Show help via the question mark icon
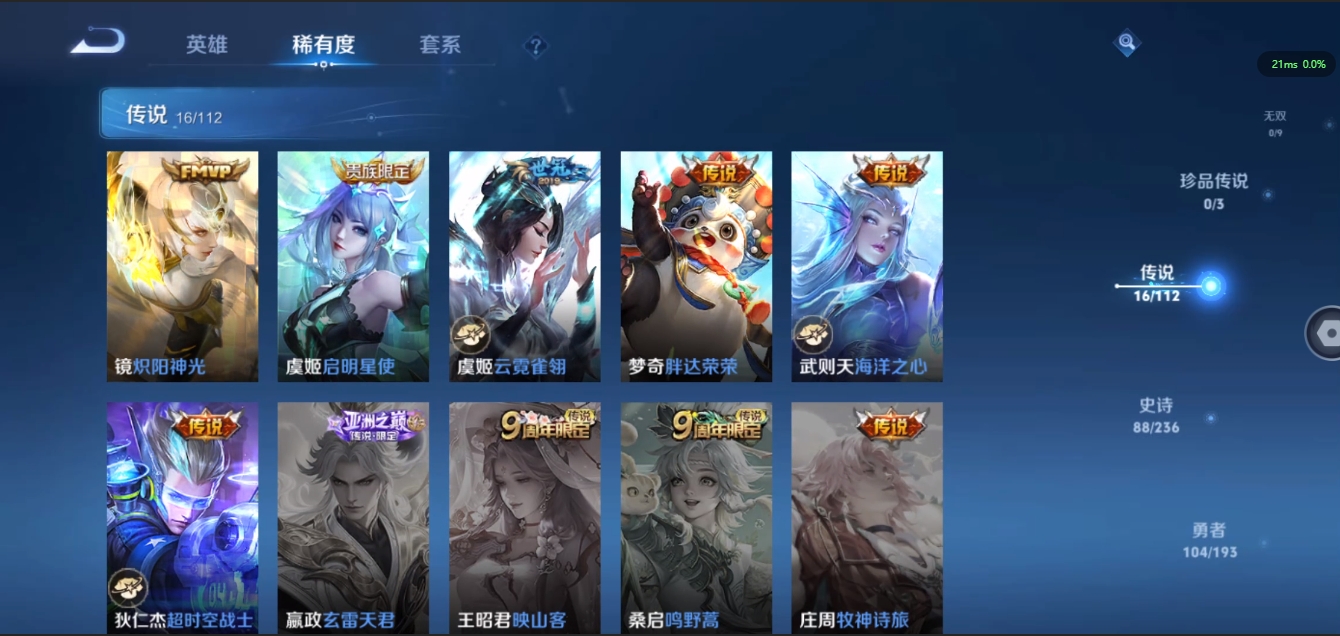Image resolution: width=1340 pixels, height=636 pixels. click(536, 46)
